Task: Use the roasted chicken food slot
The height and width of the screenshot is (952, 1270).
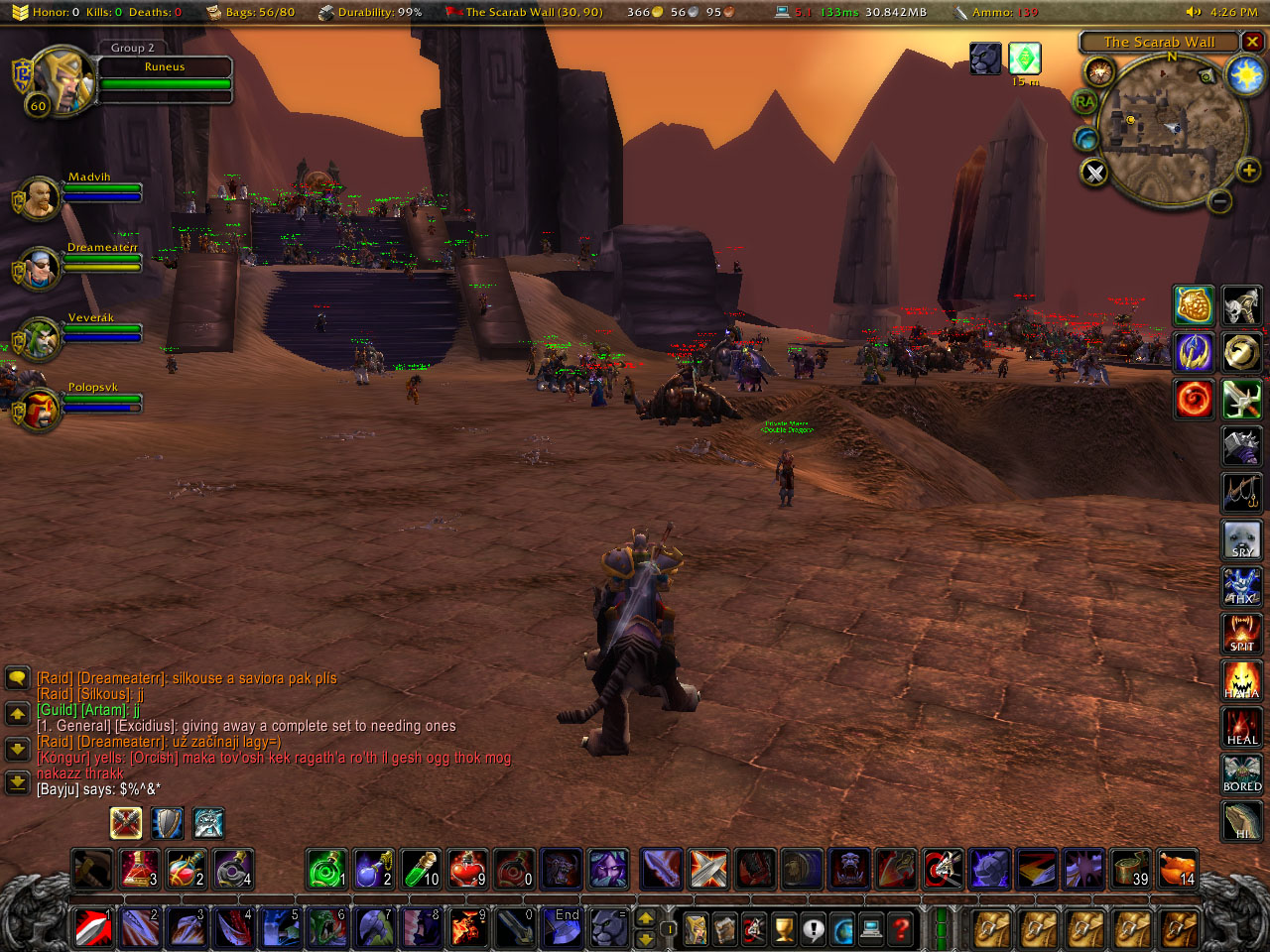Action: pyautogui.click(x=1178, y=869)
